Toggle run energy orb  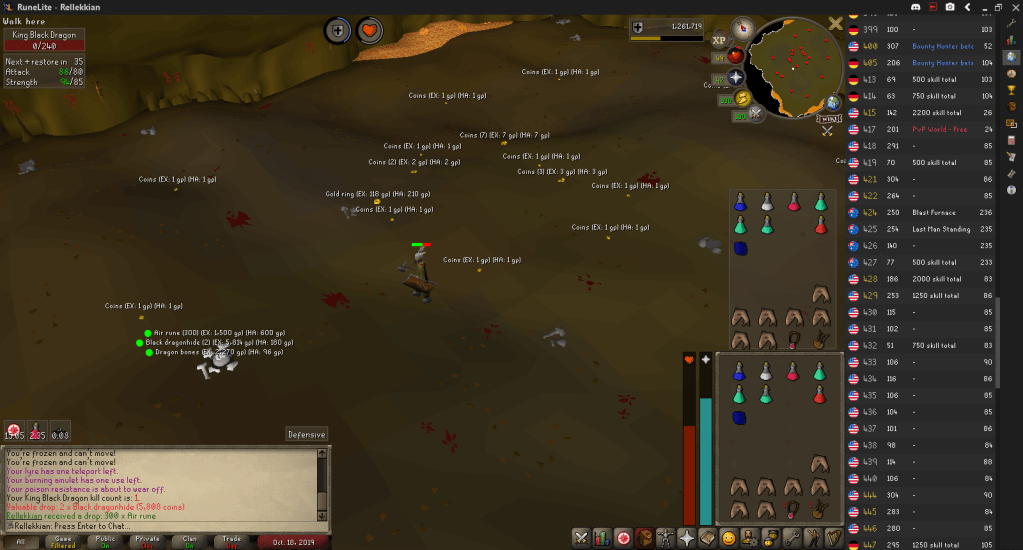pyautogui.click(x=742, y=98)
